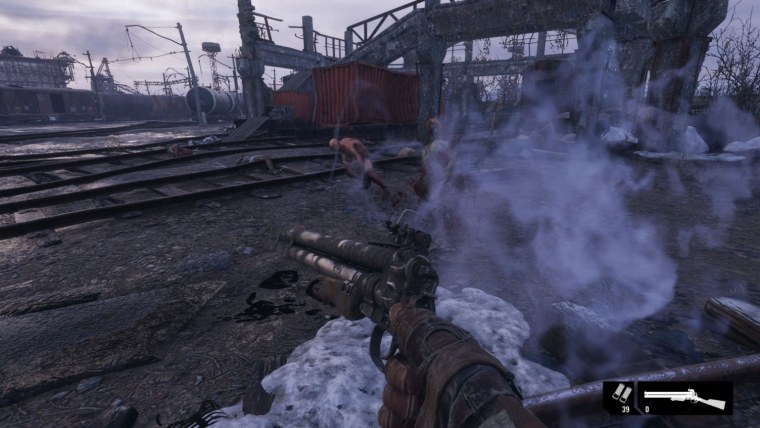The height and width of the screenshot is (428, 760).
Task: Select the shotgun weapon icon
Action: (x=685, y=395)
